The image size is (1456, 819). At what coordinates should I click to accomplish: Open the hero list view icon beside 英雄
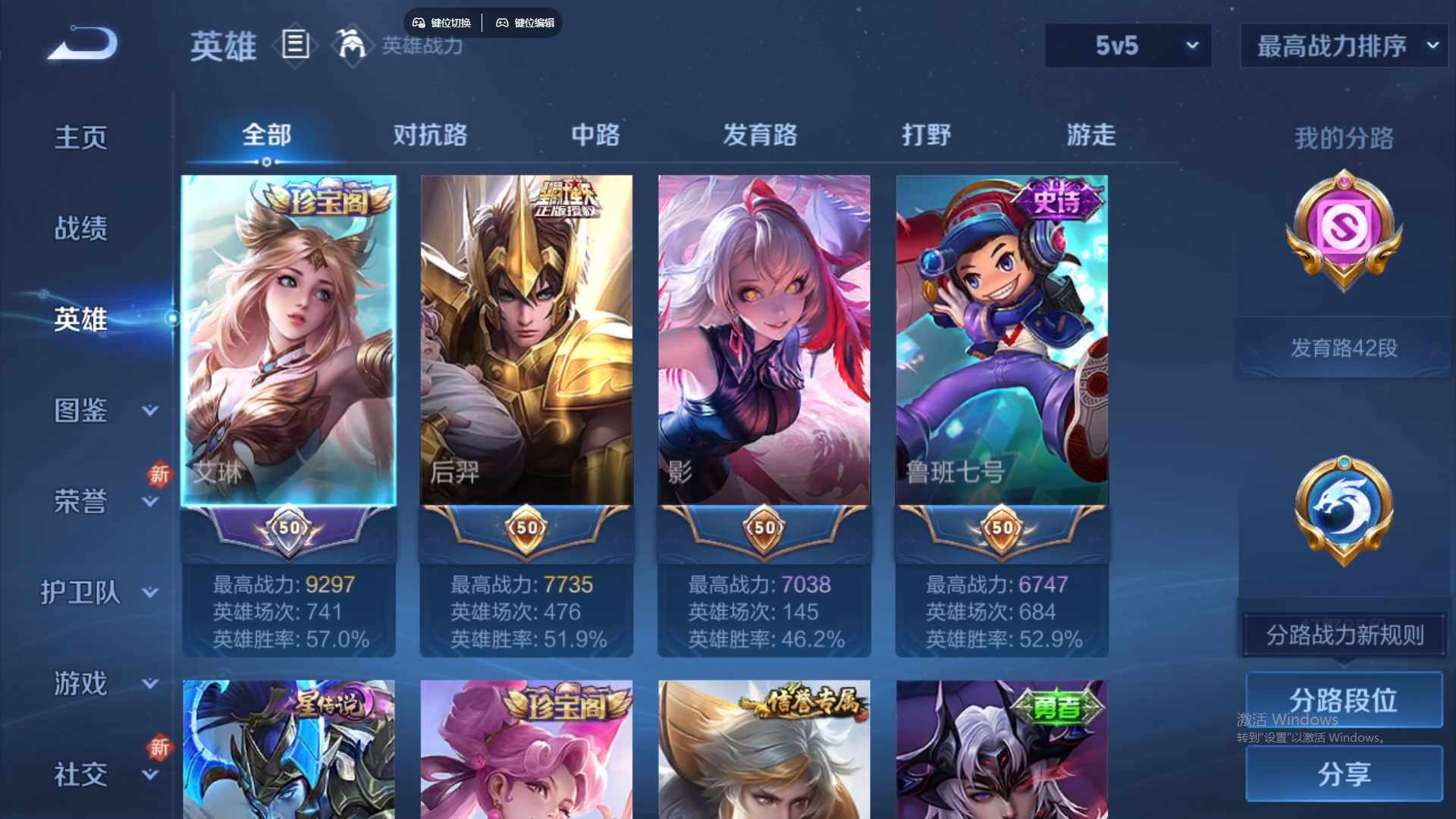pyautogui.click(x=296, y=45)
